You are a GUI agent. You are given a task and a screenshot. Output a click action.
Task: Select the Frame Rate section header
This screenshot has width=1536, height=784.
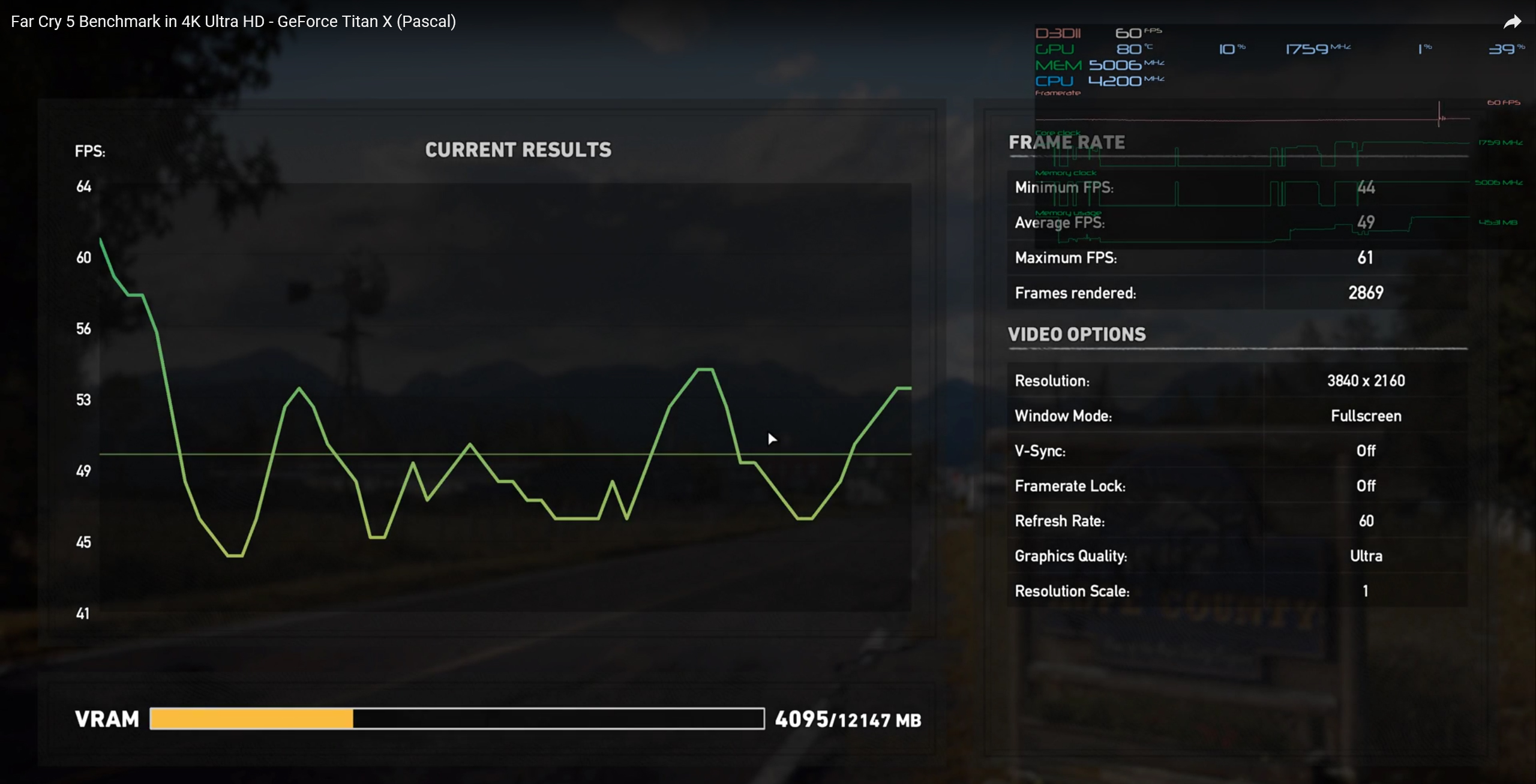coord(1066,142)
